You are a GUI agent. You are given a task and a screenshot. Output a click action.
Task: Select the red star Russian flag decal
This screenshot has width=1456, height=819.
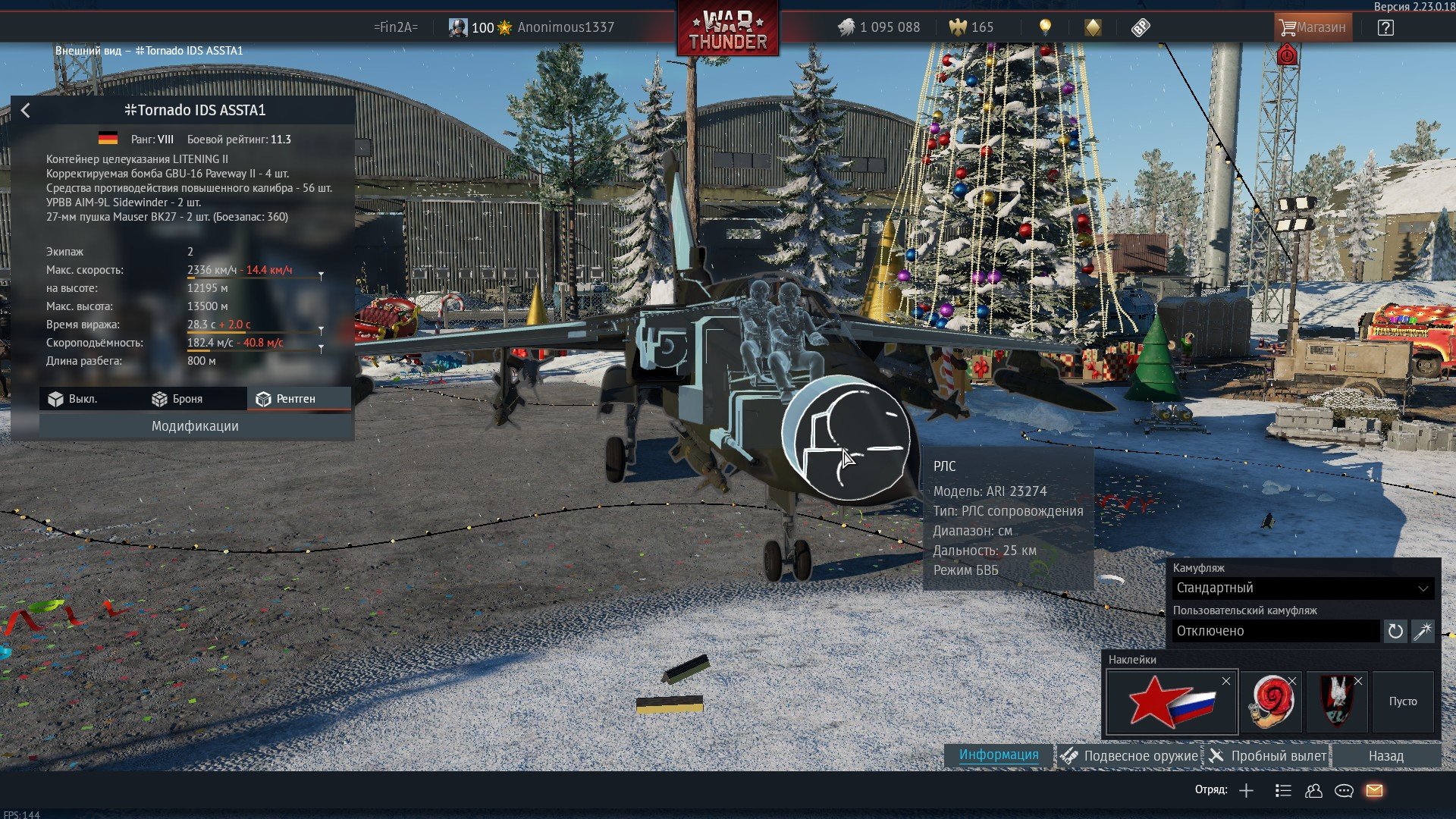(1172, 702)
